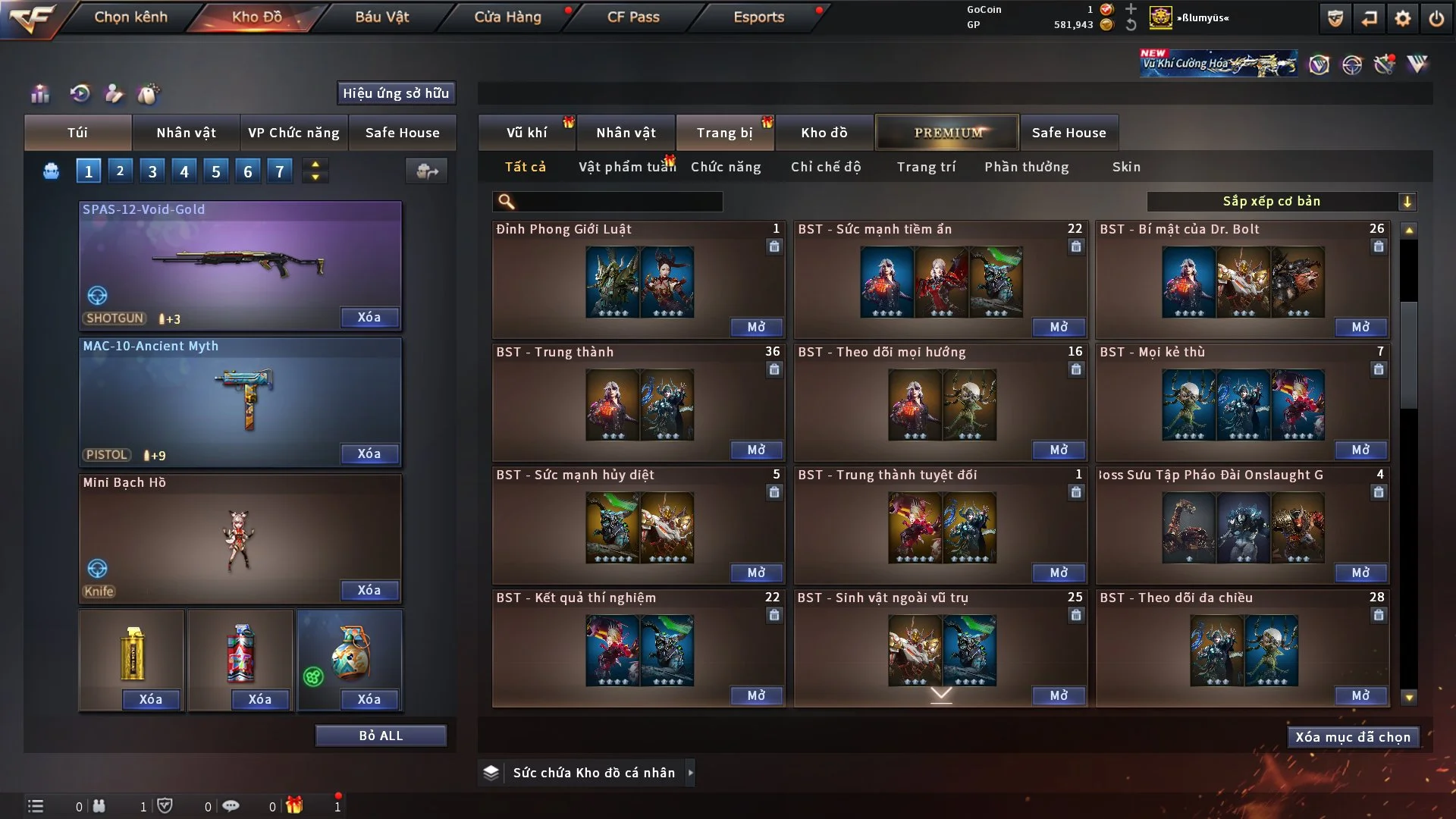Click Xóa mục đã chọn button
This screenshot has height=819, width=1456.
coord(1353,737)
